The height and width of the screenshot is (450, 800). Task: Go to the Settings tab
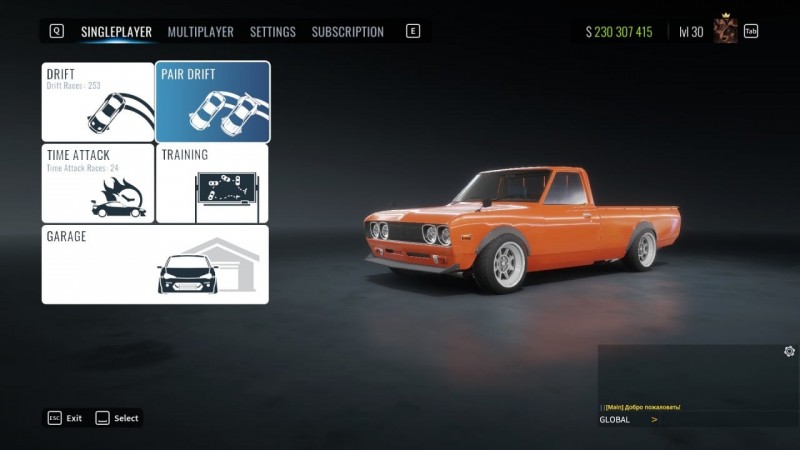(272, 32)
